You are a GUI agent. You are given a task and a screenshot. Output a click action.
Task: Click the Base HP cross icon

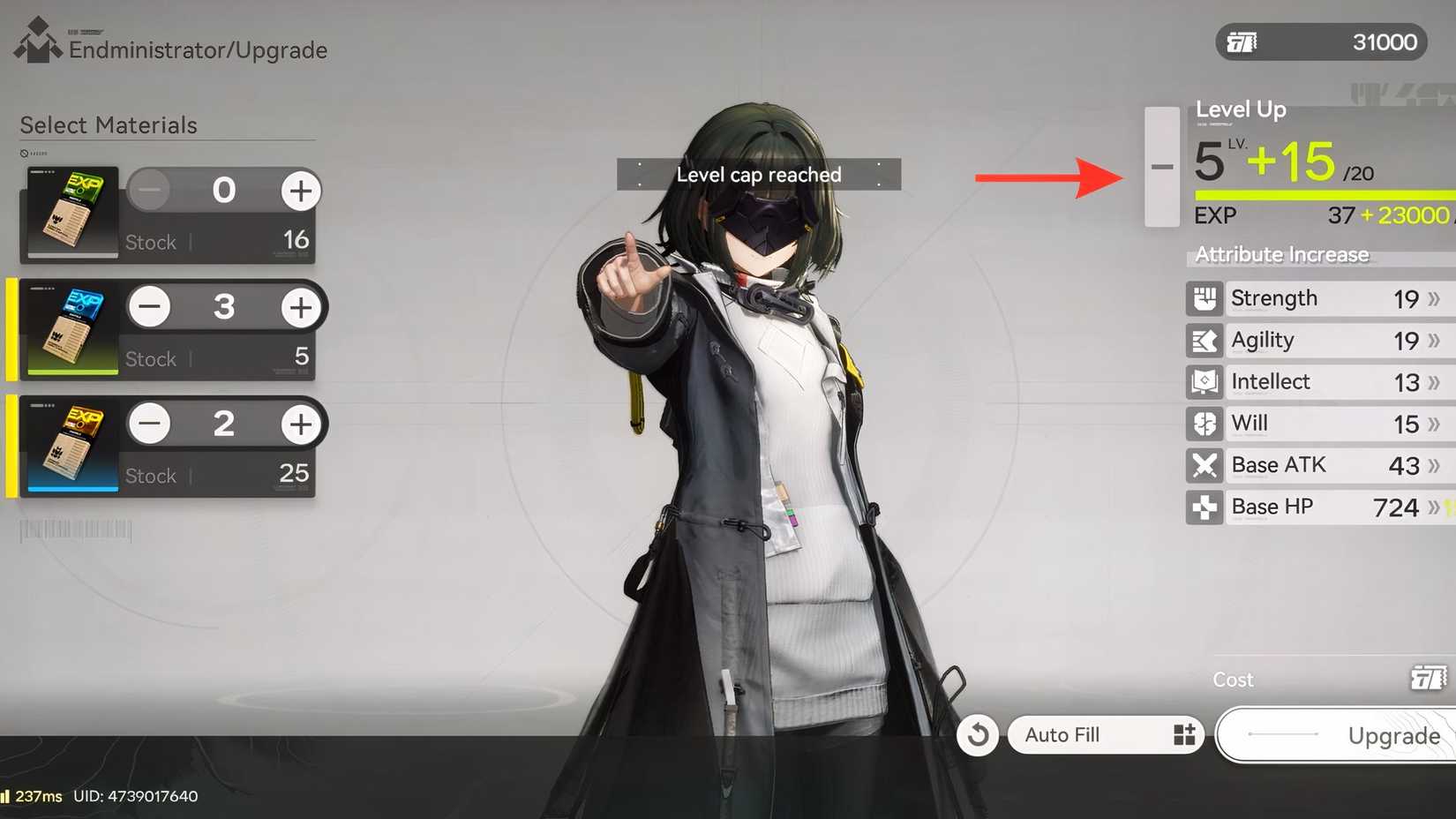tap(1205, 507)
